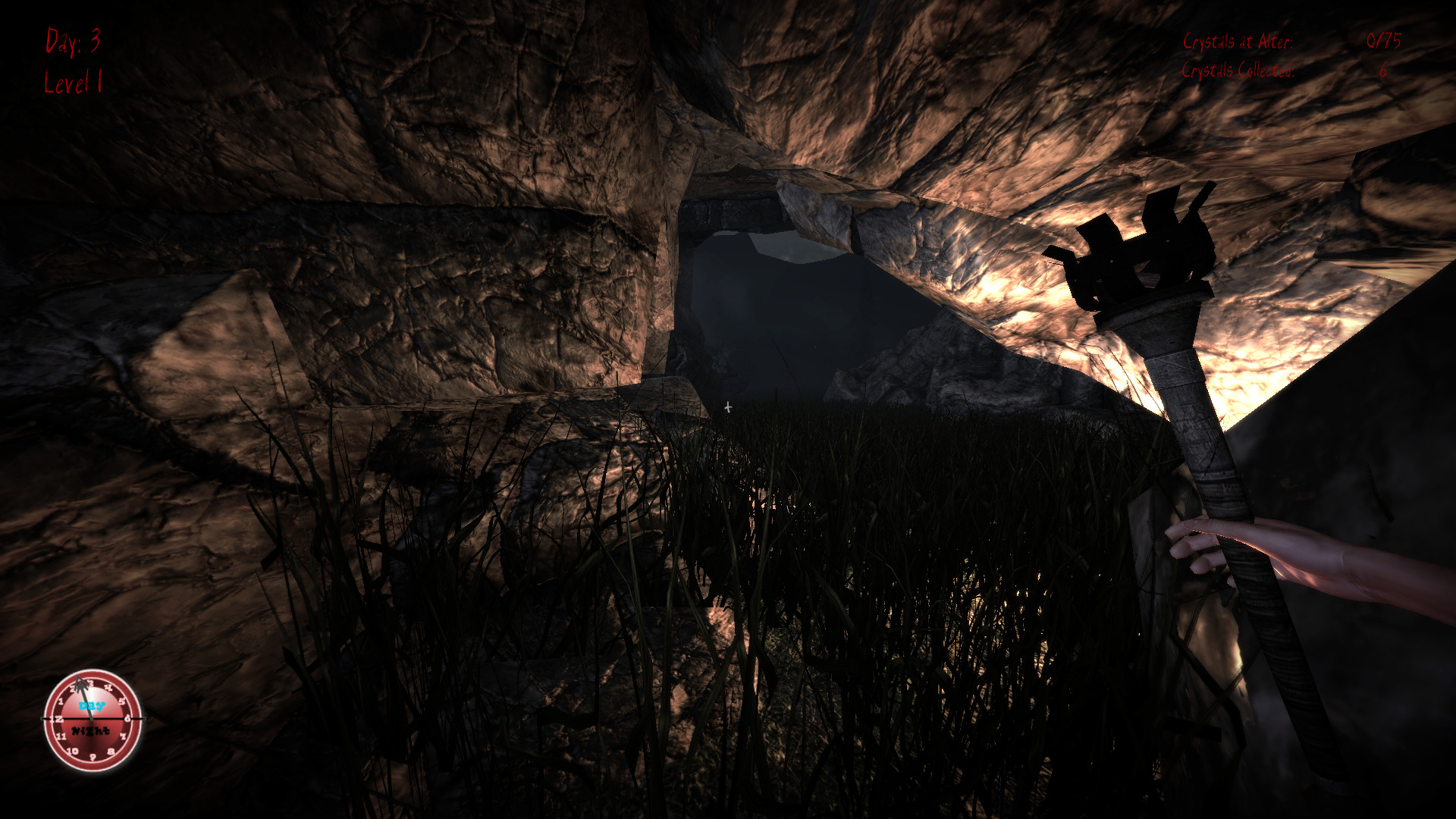
Task: Click the Day: 3 counter text
Action: [73, 42]
